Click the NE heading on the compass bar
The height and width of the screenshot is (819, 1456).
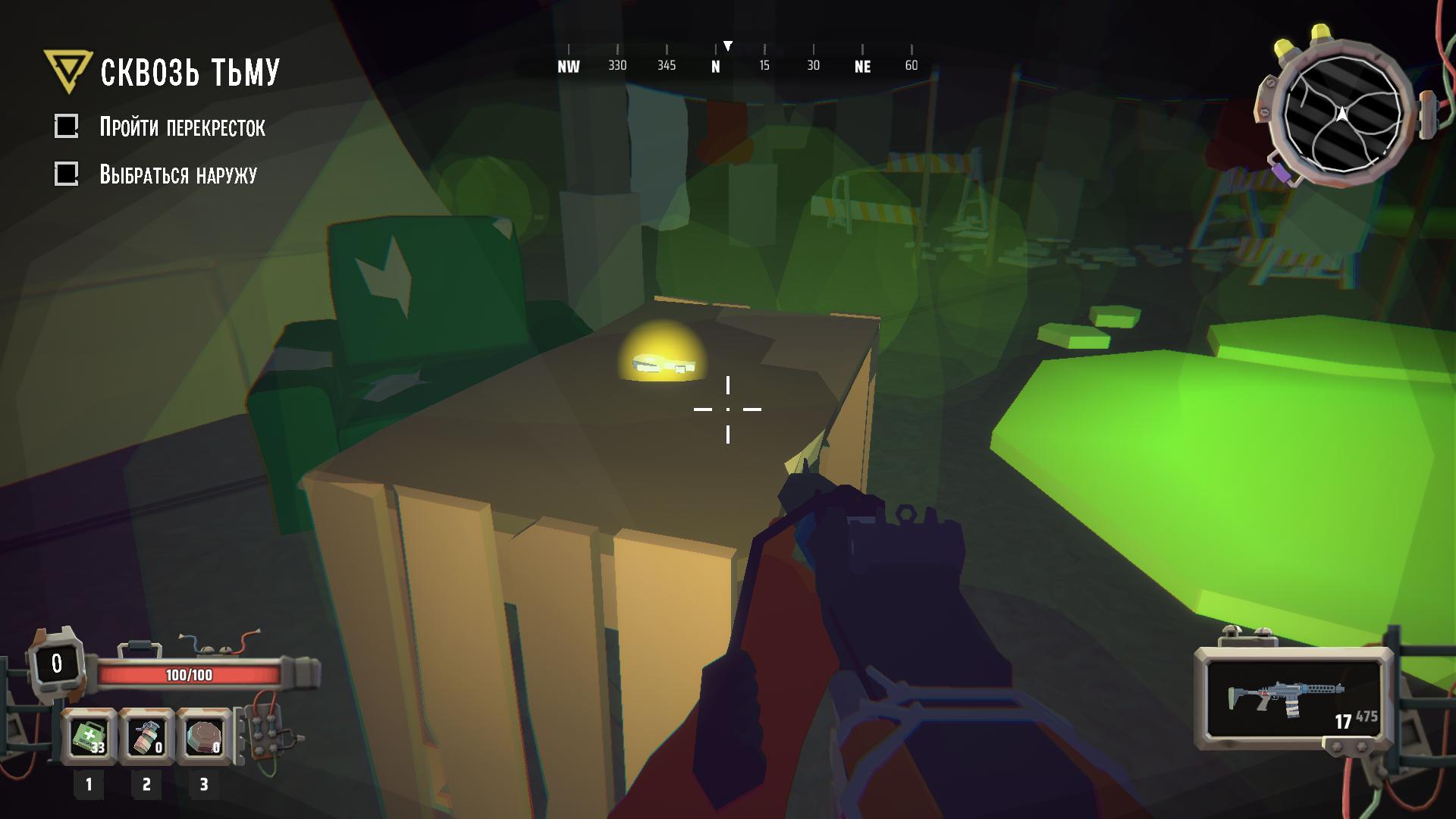(861, 67)
